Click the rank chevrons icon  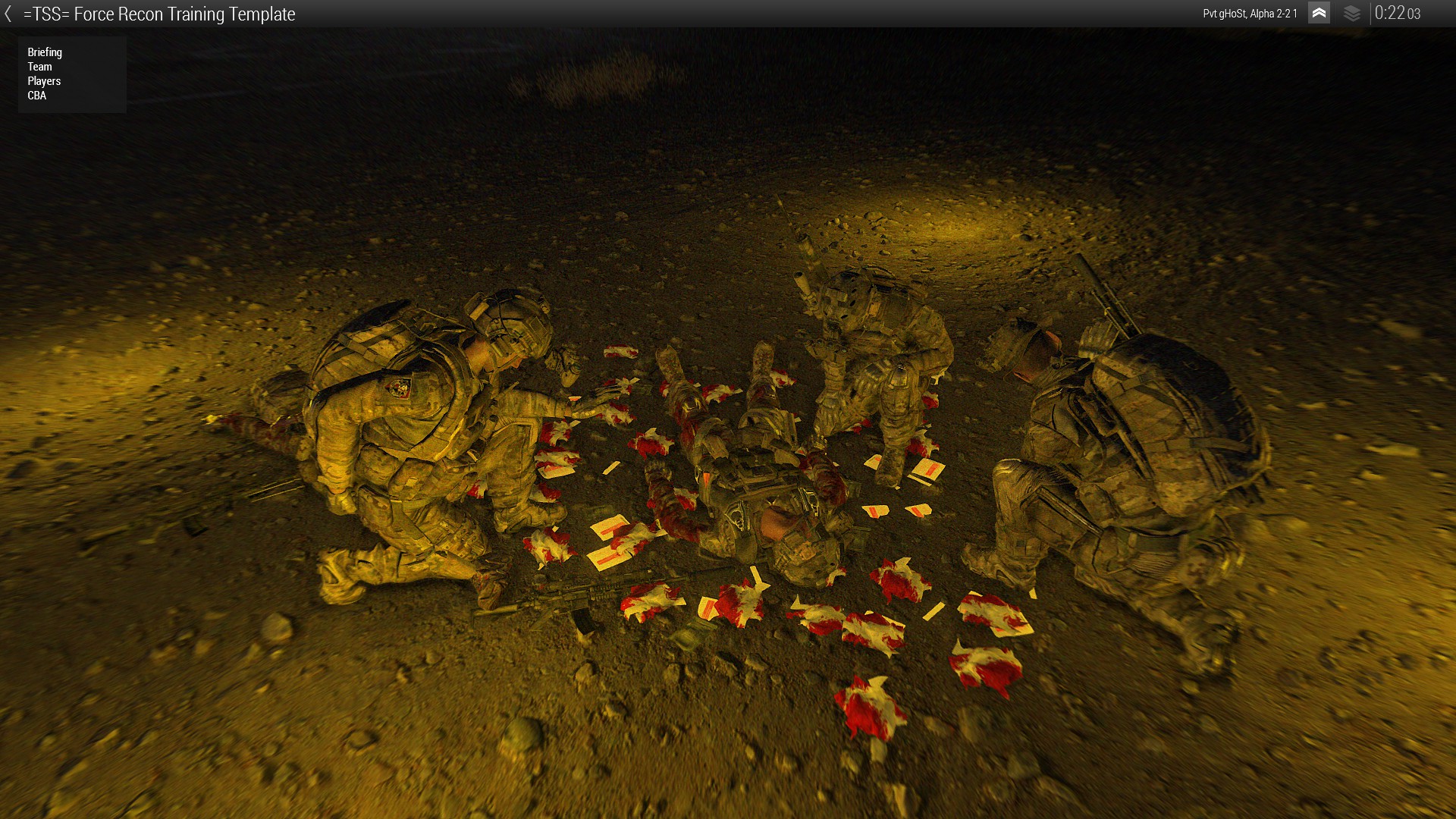pyautogui.click(x=1319, y=13)
